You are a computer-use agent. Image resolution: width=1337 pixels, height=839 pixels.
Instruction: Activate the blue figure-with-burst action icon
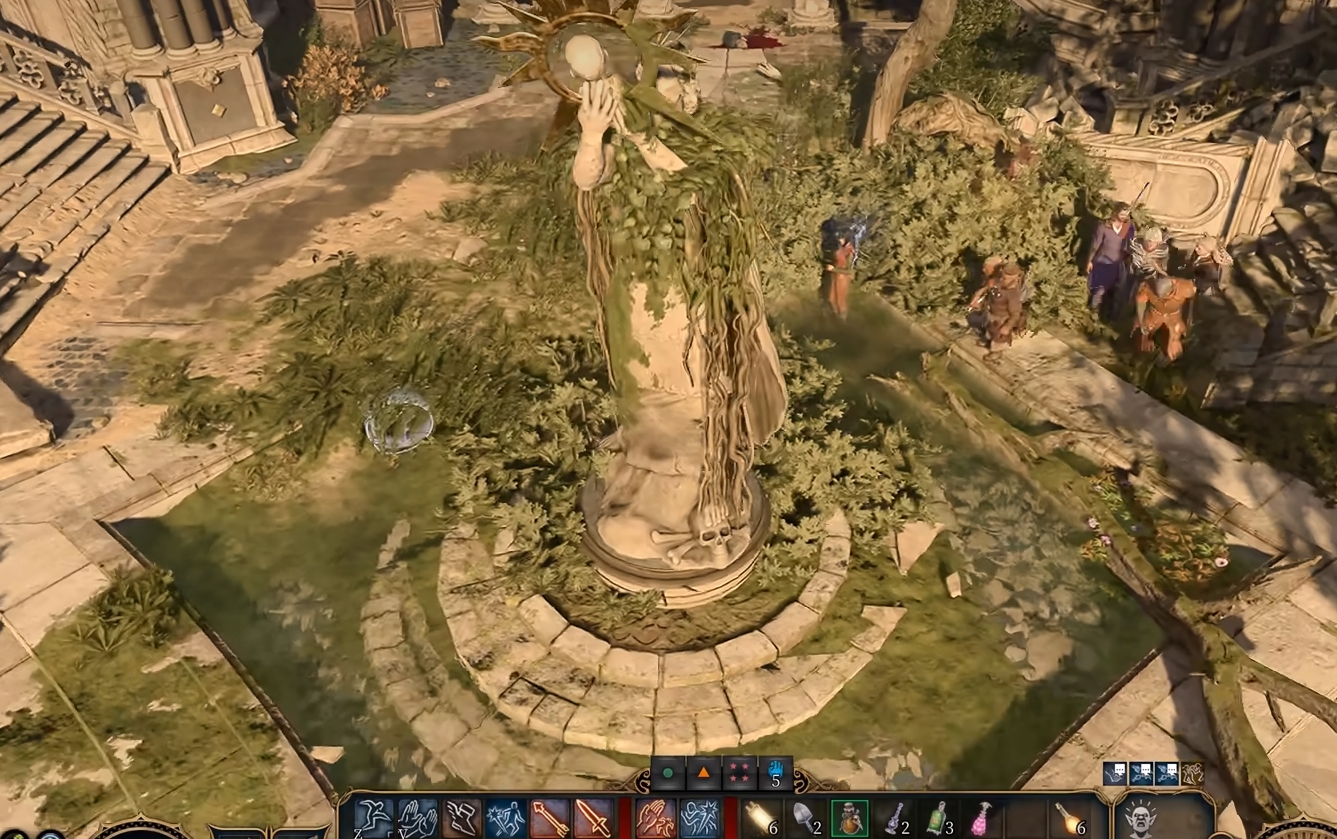506,819
